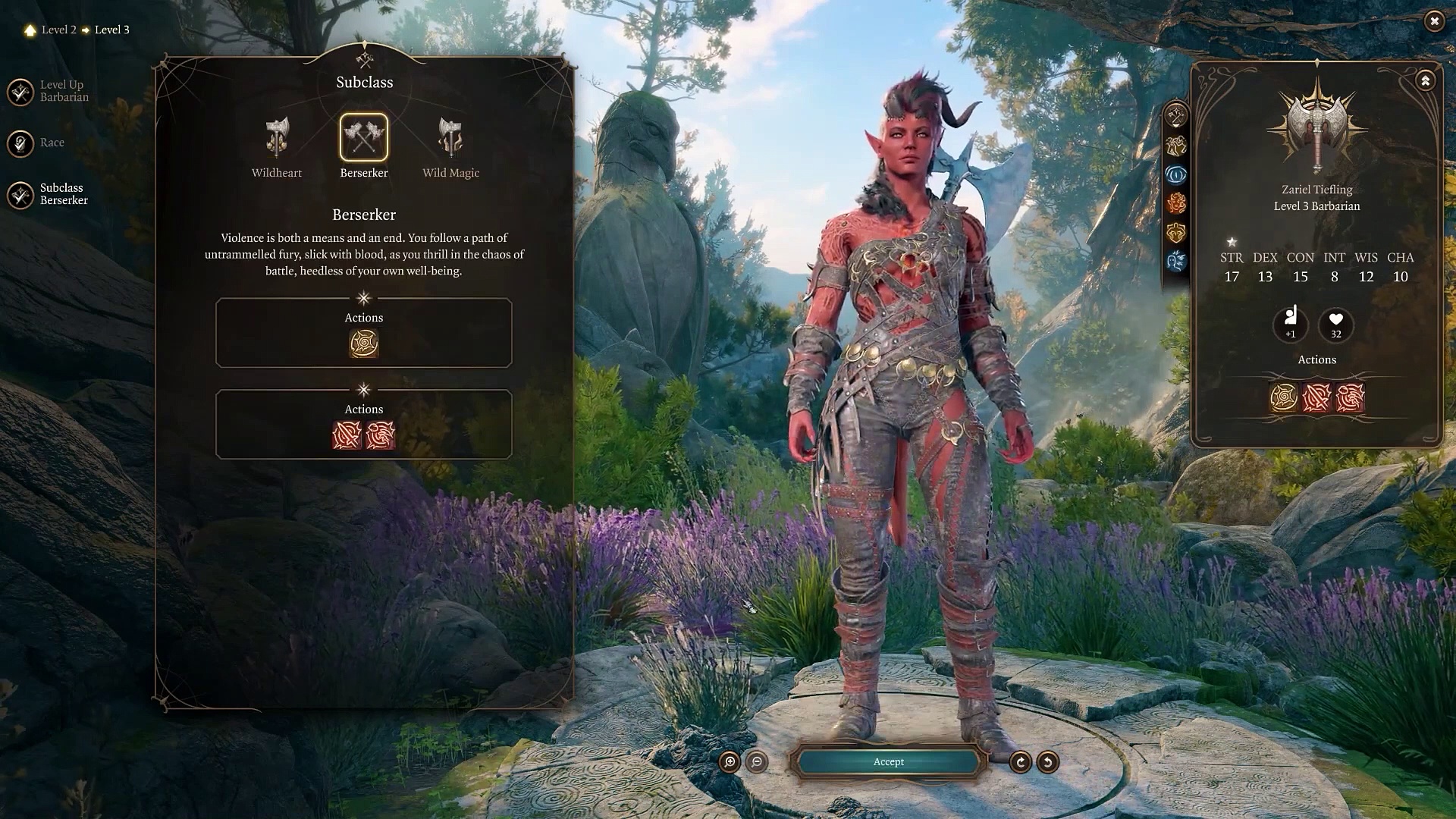Select the Berserker subclass icon
This screenshot has height=819, width=1456.
coord(364,138)
